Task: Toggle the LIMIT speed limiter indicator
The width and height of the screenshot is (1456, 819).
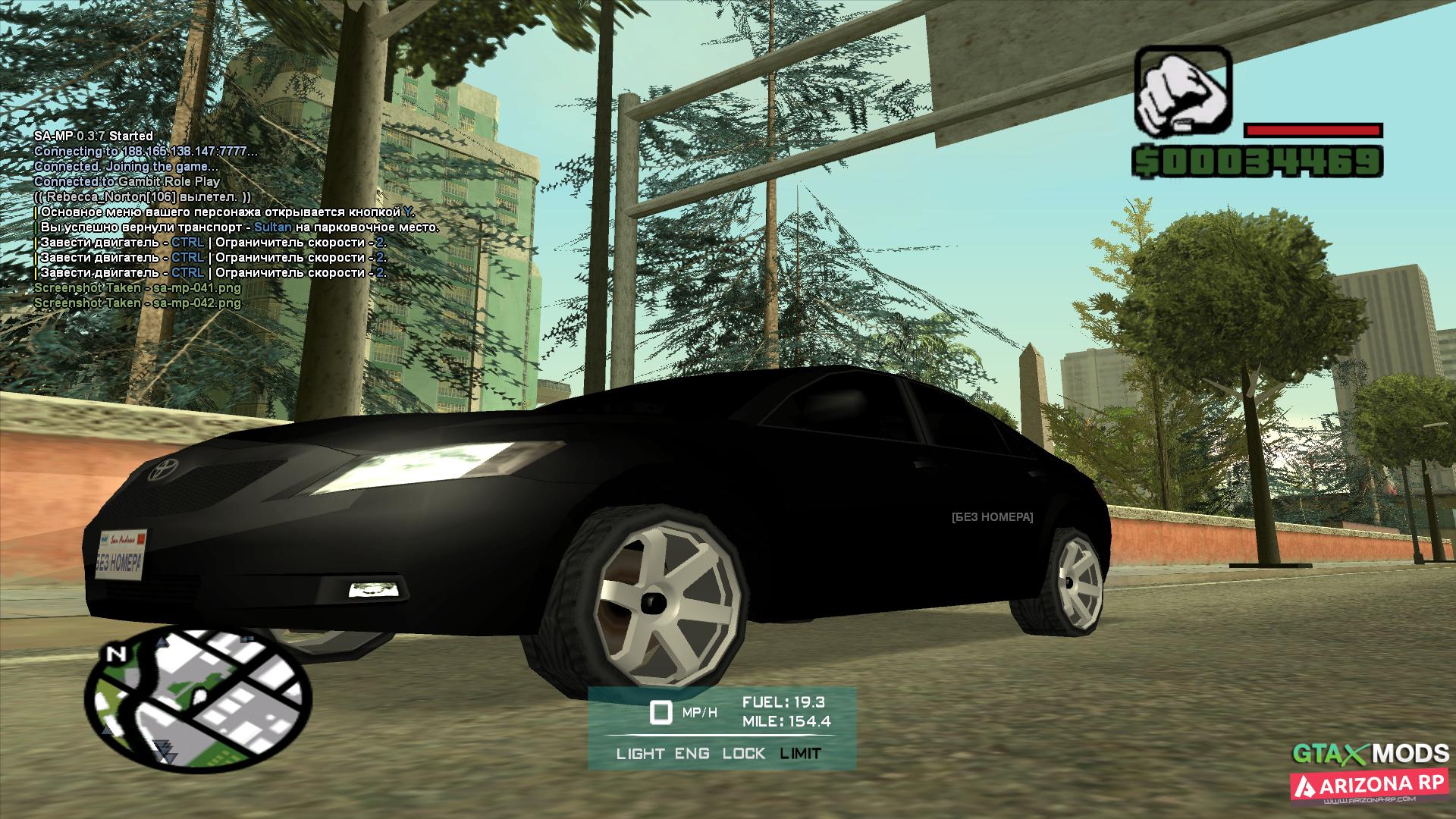Action: pyautogui.click(x=800, y=753)
